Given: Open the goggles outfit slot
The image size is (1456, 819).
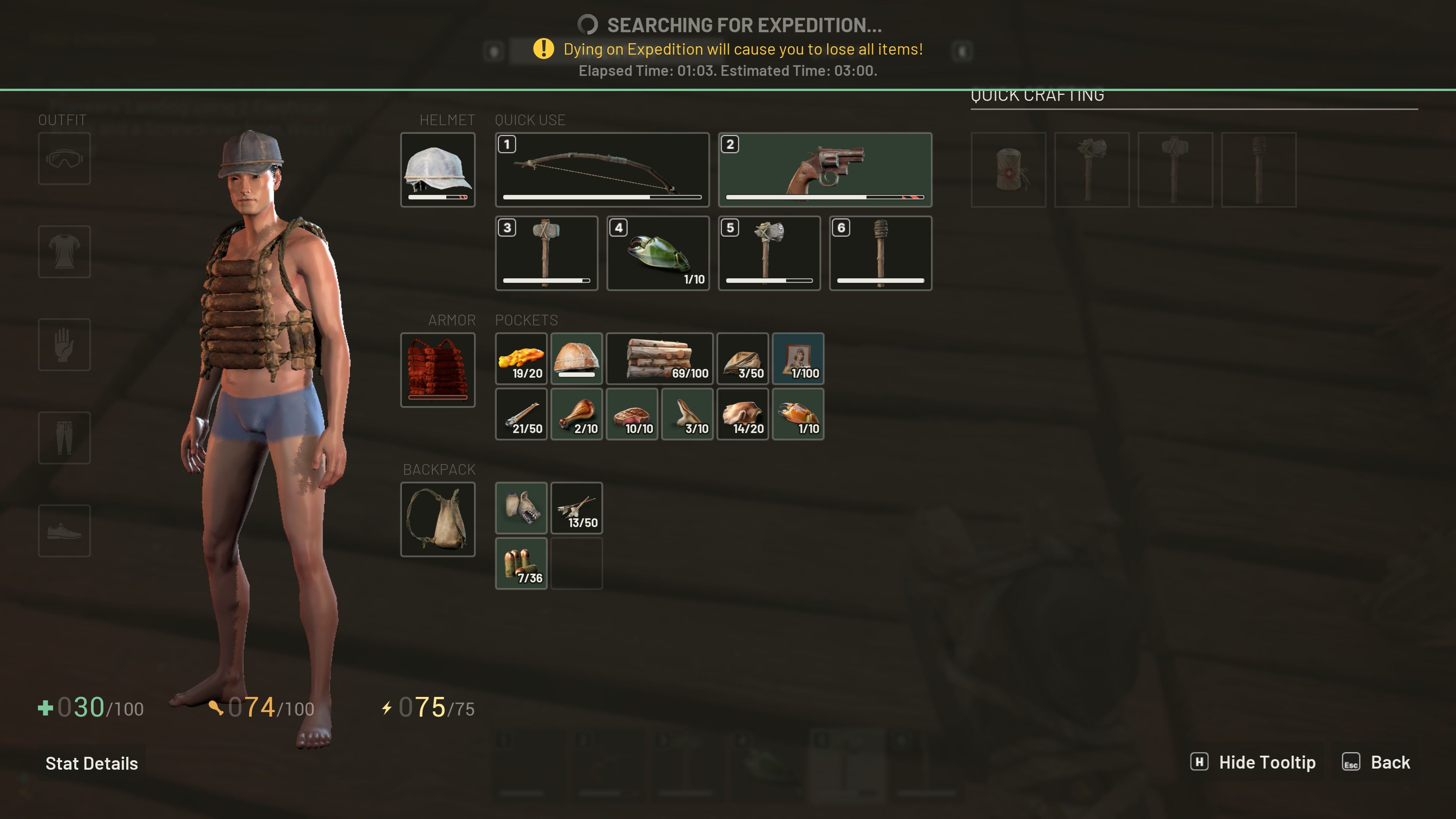Looking at the screenshot, I should [x=64, y=158].
